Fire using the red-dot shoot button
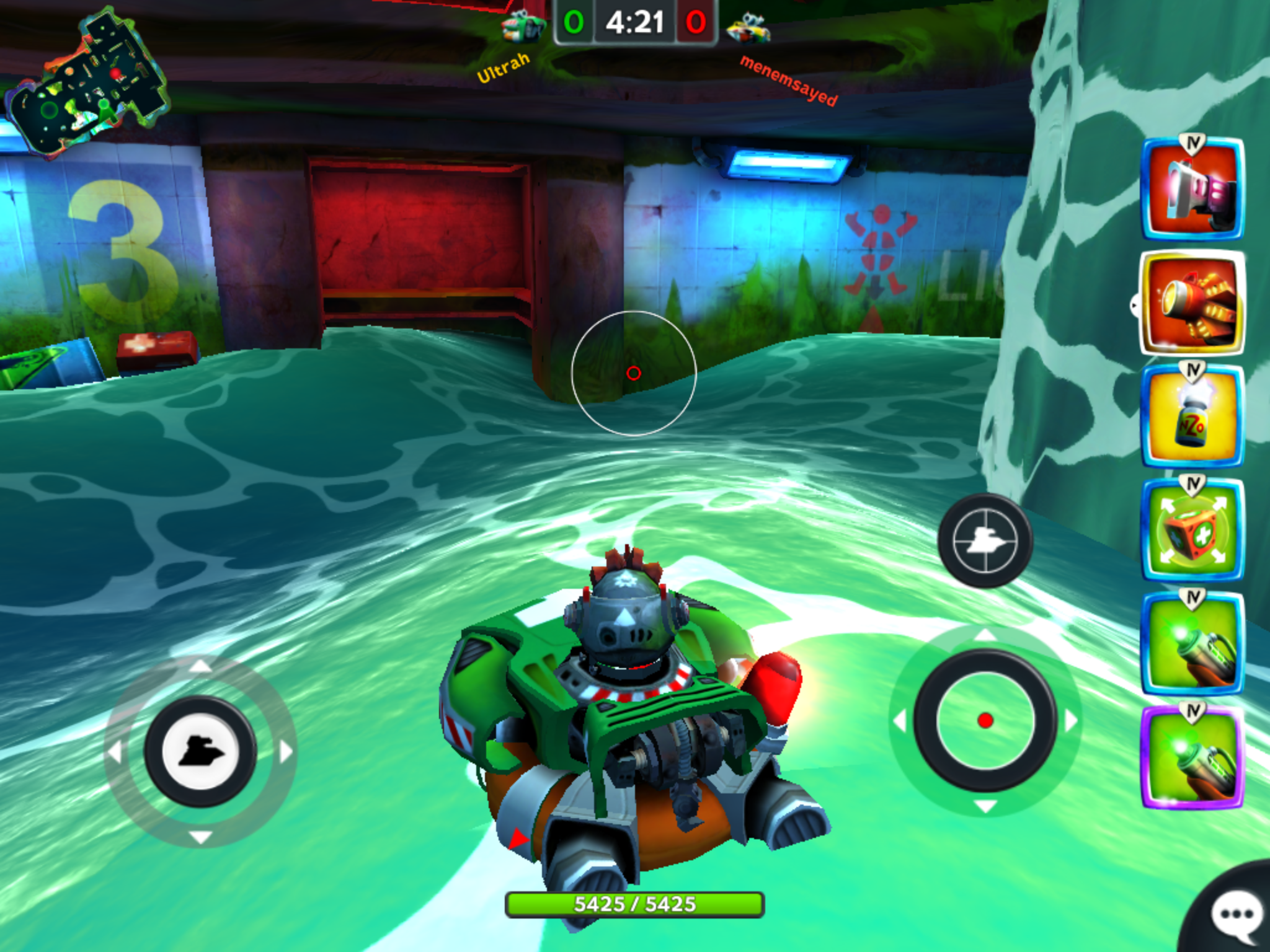The height and width of the screenshot is (952, 1270). coord(985,720)
